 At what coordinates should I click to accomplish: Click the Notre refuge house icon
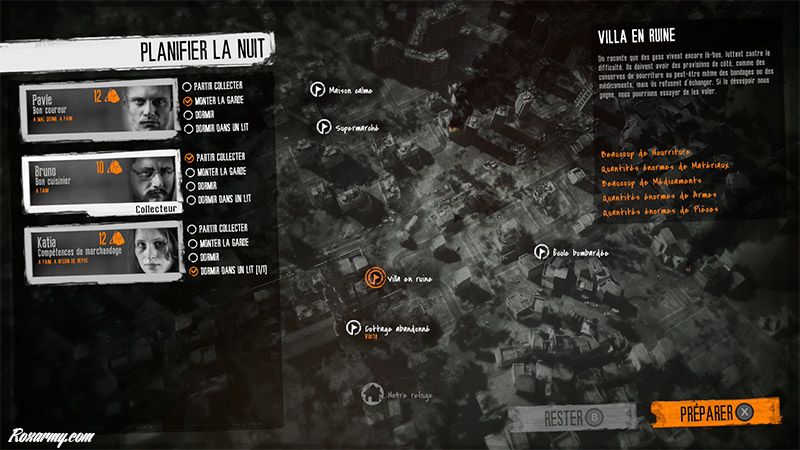[373, 393]
